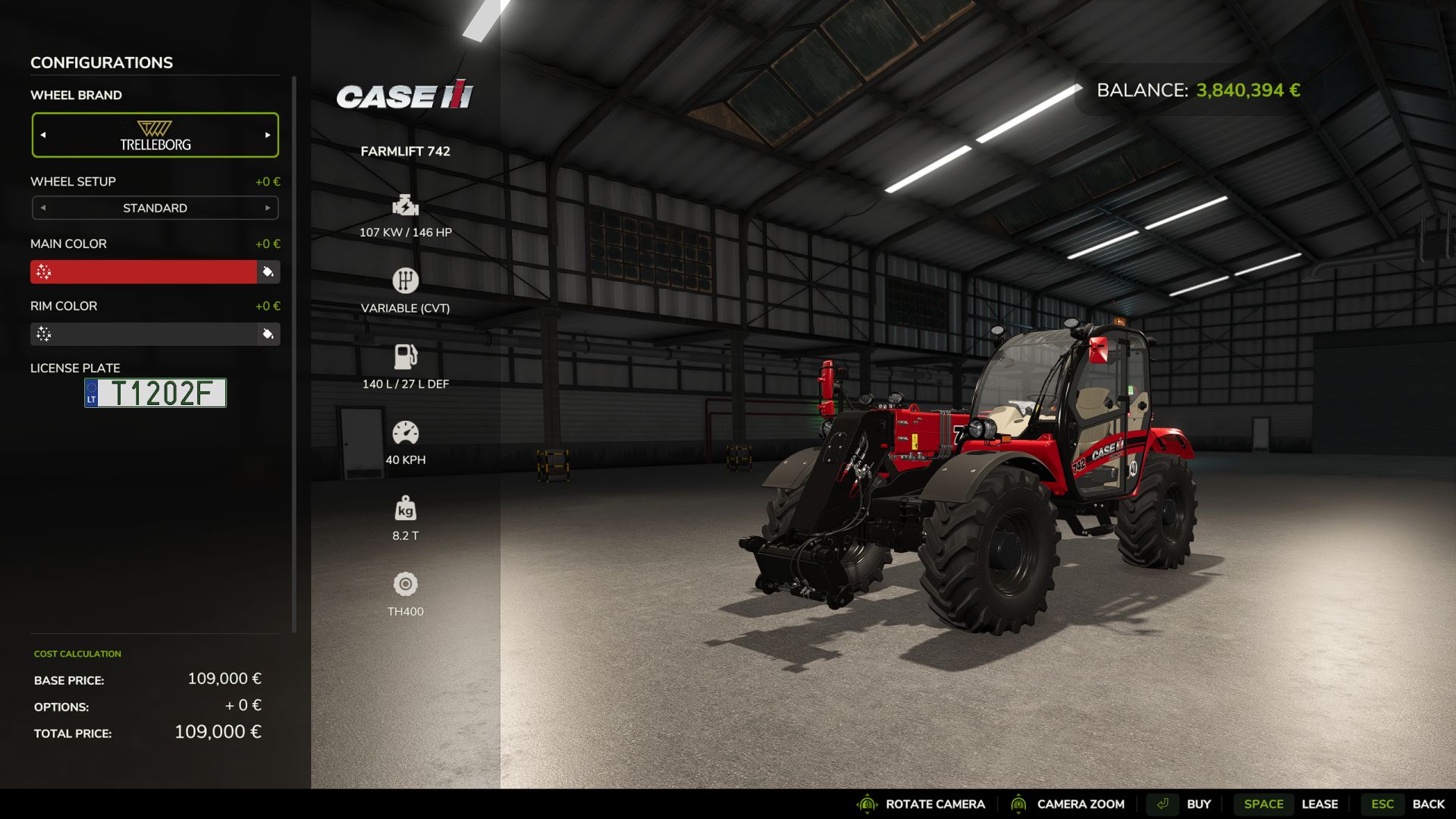Click the Case IH brand logo
Viewport: 1456px width, 819px height.
(405, 96)
